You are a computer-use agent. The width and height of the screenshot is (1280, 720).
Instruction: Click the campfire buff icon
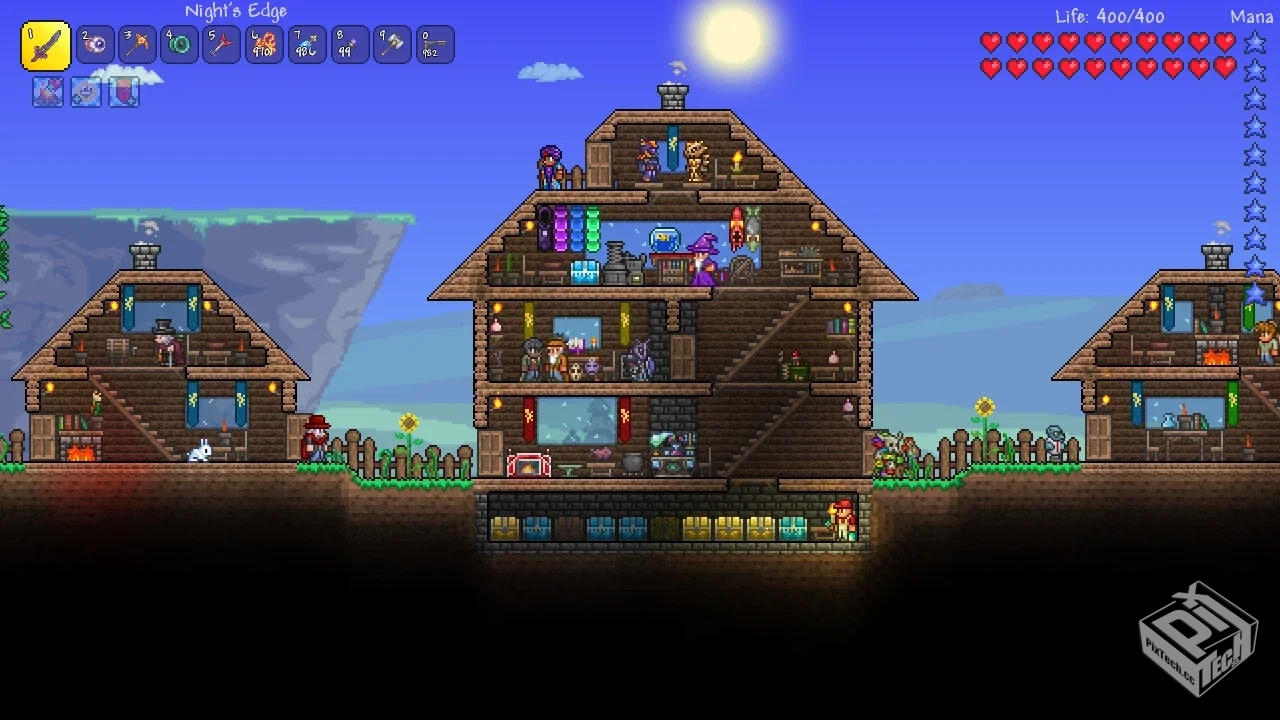point(47,92)
